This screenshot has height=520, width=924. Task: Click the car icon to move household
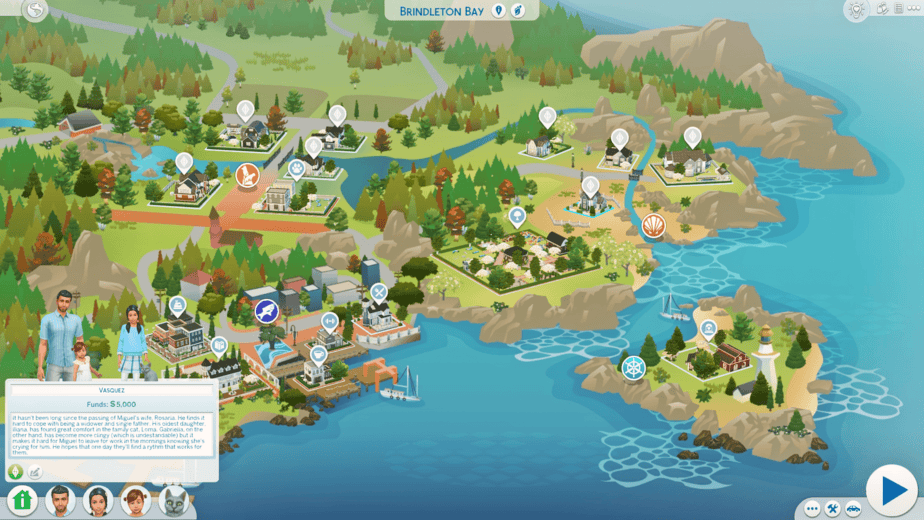coord(854,508)
